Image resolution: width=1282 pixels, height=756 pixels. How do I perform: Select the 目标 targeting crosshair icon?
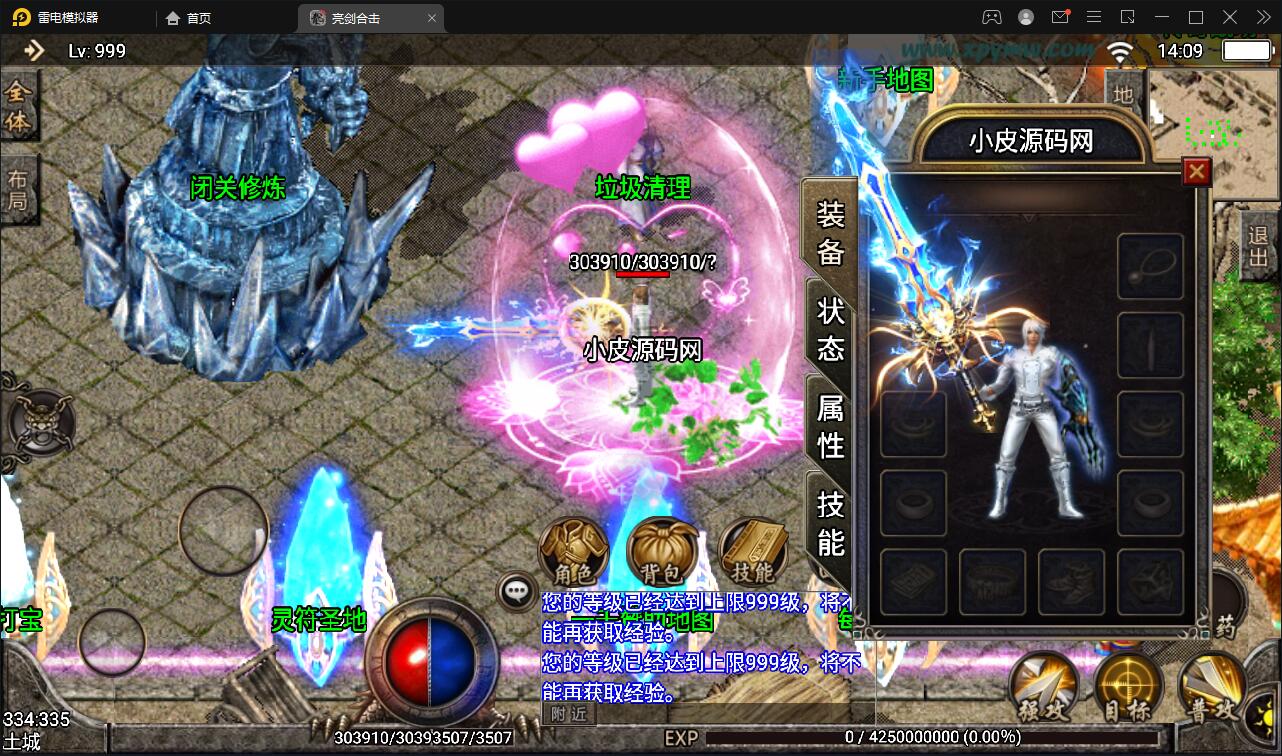click(1129, 685)
